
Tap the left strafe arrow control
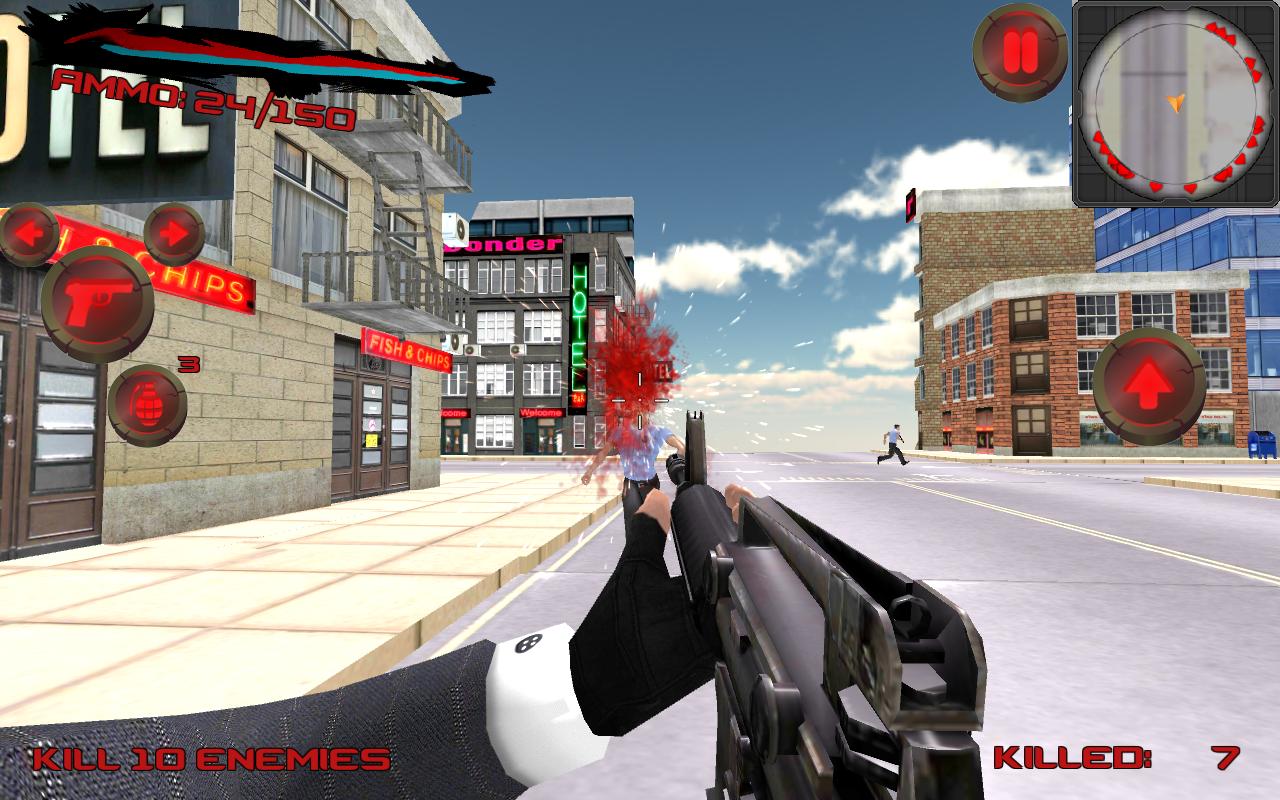[30, 235]
